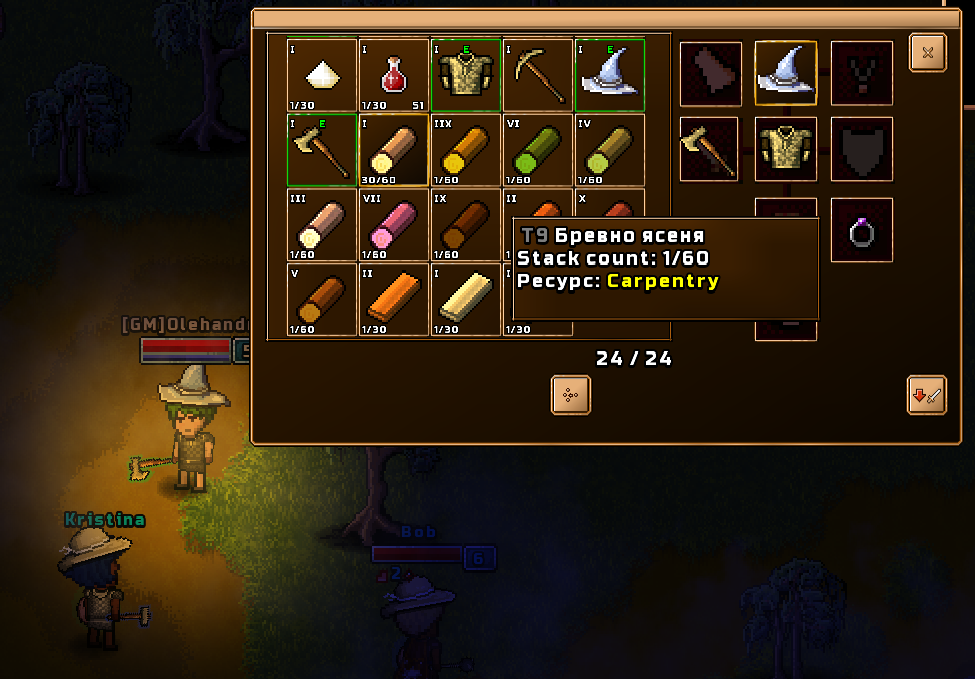Click the pickaxe in the inventory grid

(x=538, y=75)
